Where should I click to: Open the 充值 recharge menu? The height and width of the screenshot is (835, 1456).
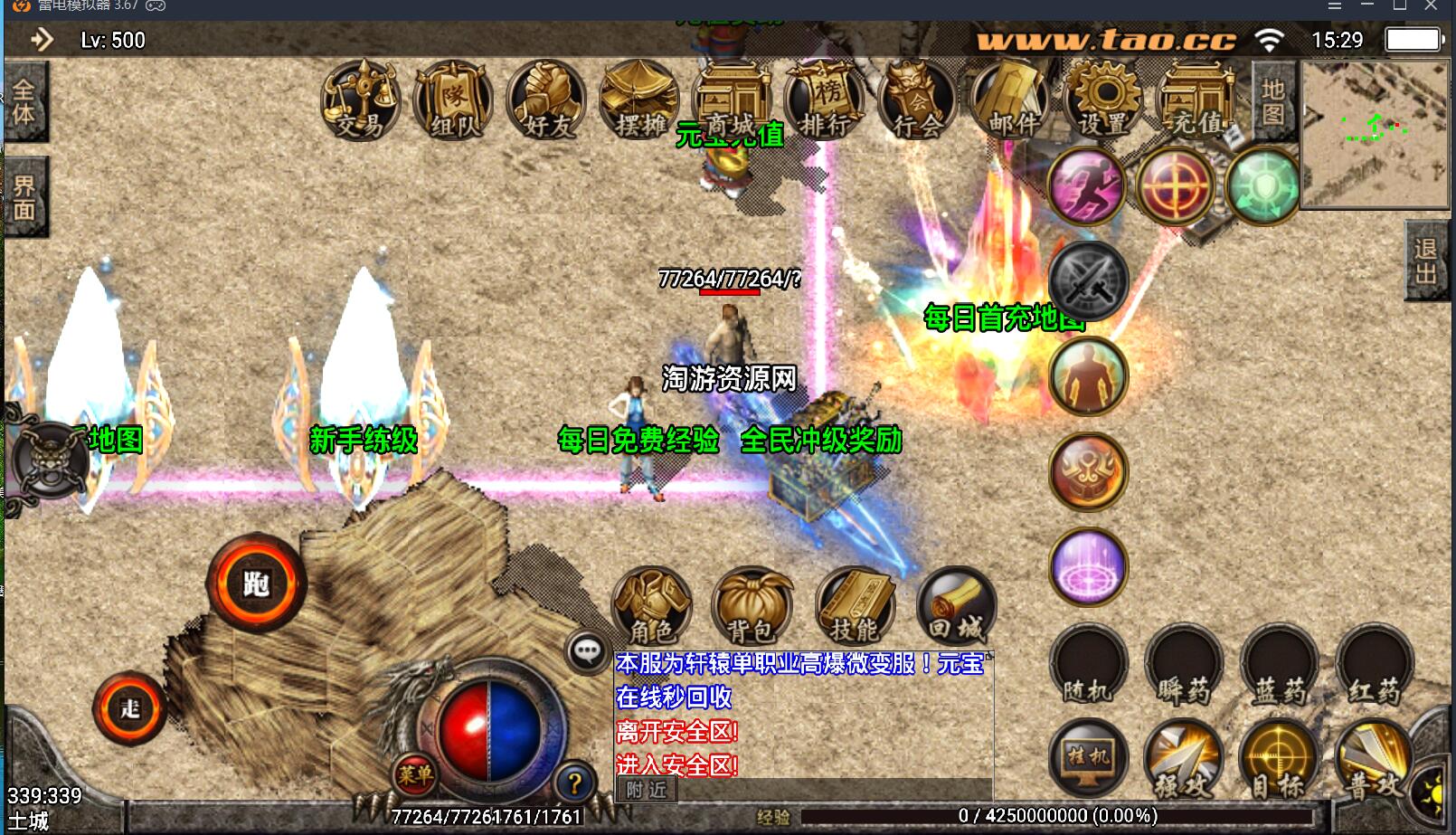1197,100
